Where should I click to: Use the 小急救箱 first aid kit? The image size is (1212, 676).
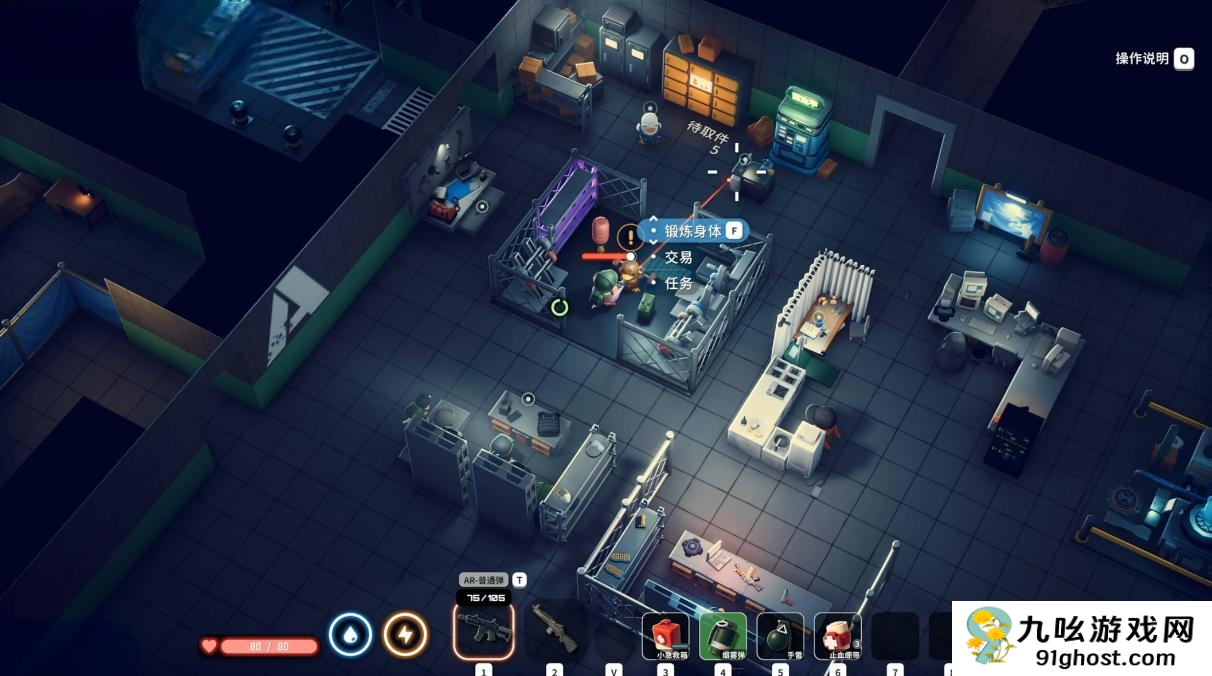[x=665, y=636]
